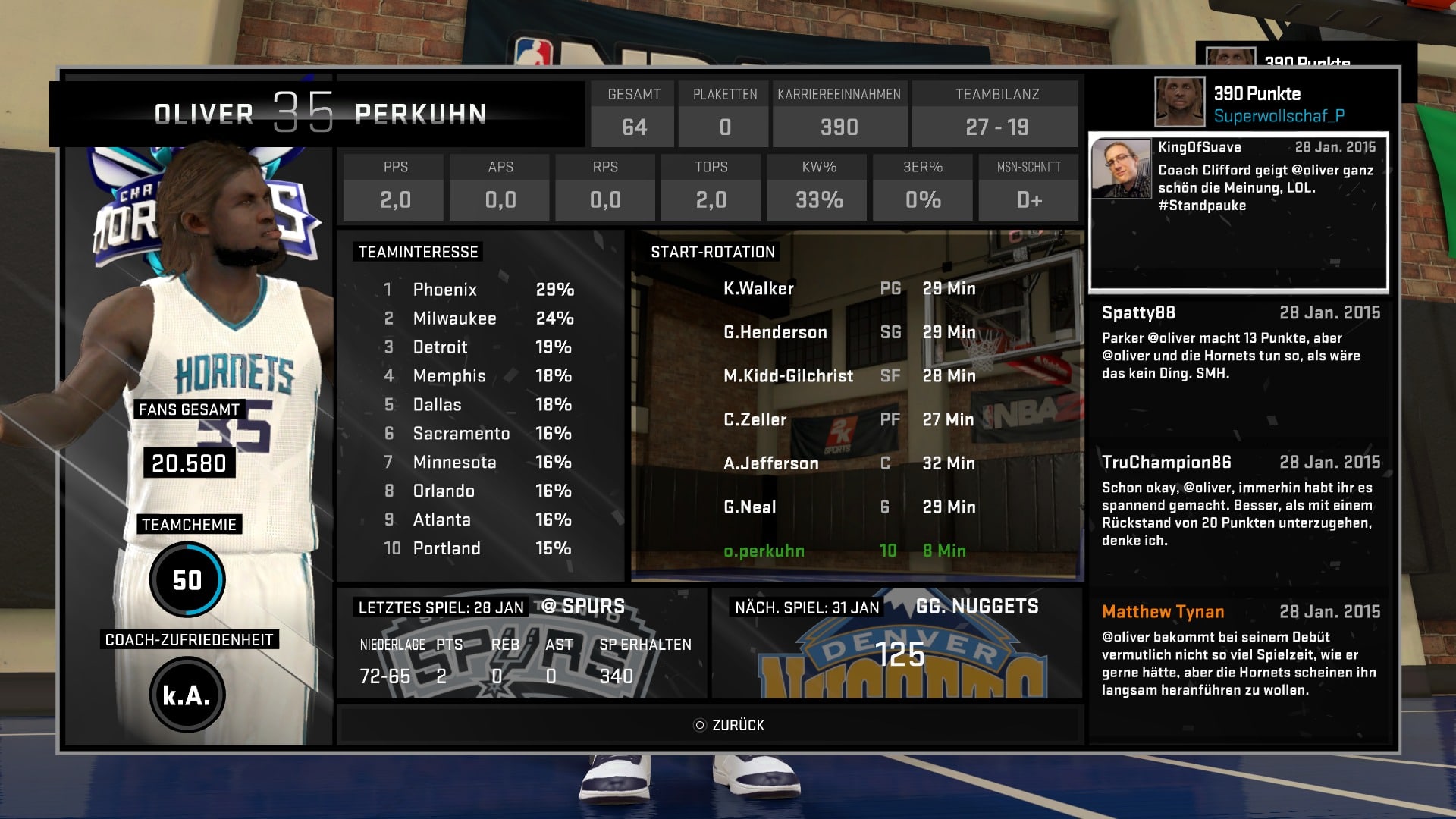Screen dimensions: 1456x819
Task: Open the last game panel versus Spurs
Action: (x=522, y=643)
